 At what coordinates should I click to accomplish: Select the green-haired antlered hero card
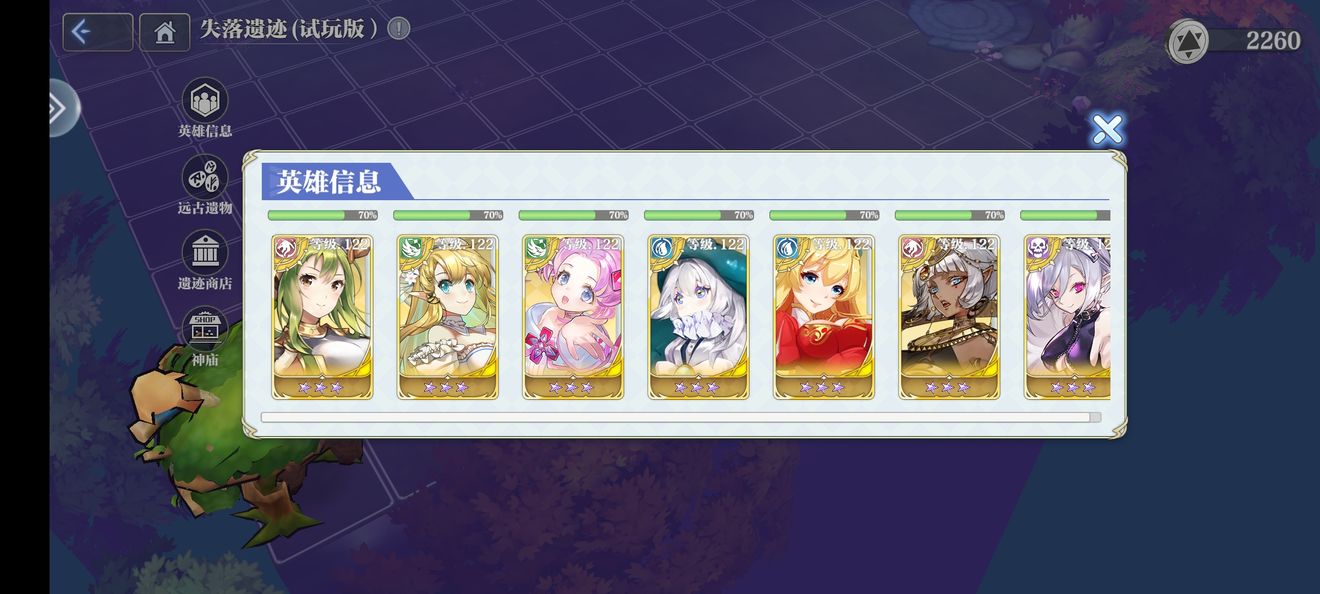point(322,316)
